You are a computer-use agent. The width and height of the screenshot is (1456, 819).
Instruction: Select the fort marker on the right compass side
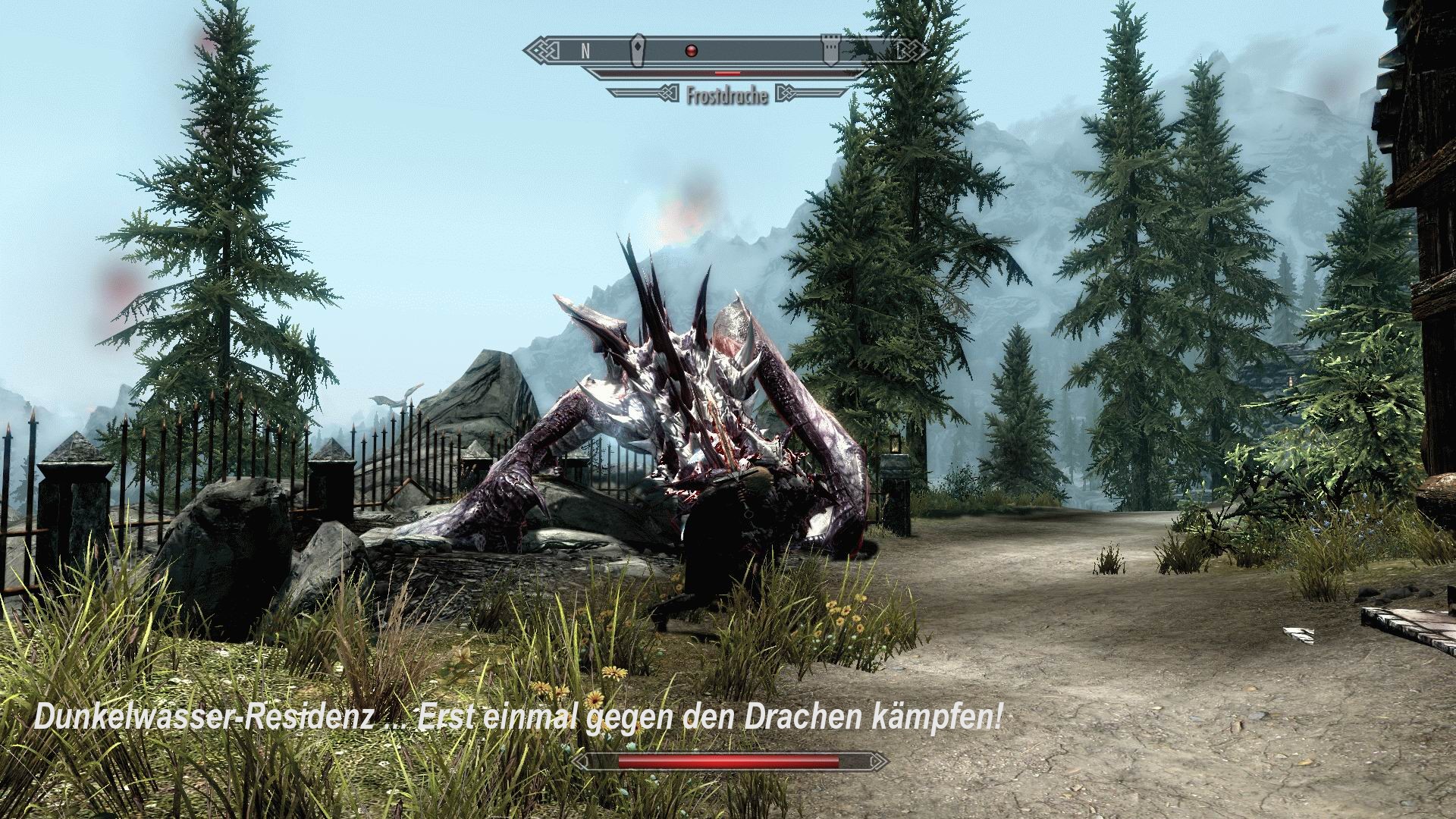pos(831,47)
